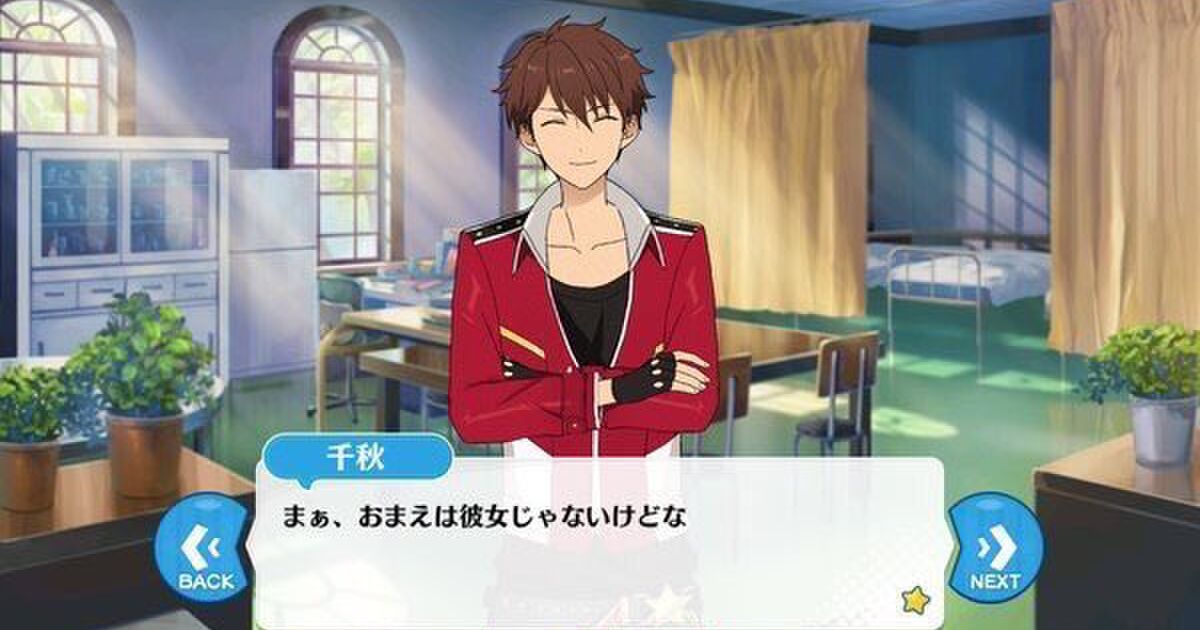Go to the previous dialogue with BACK
The width and height of the screenshot is (1200, 630).
tap(205, 553)
